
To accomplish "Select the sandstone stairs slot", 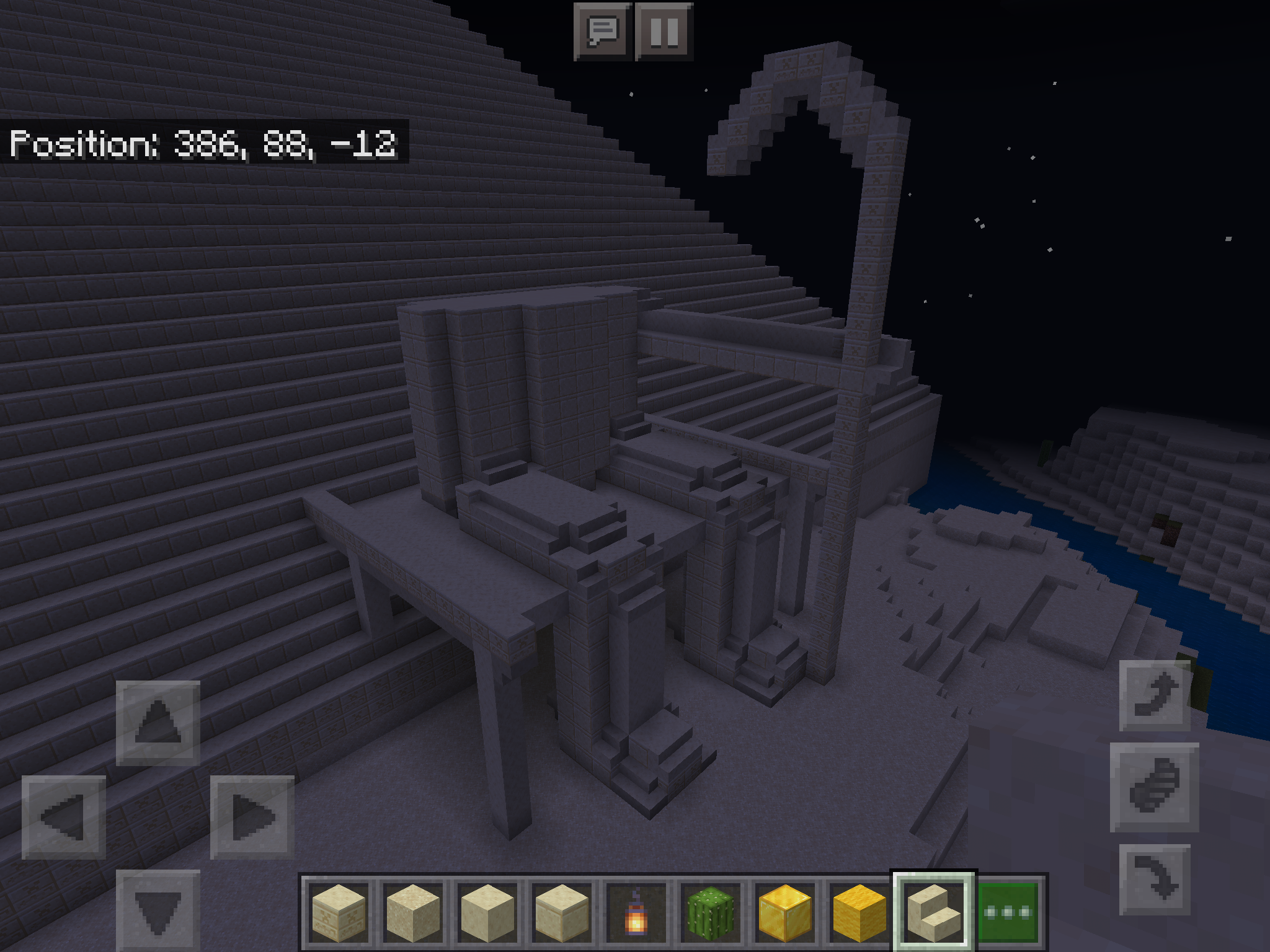I will coord(934,911).
